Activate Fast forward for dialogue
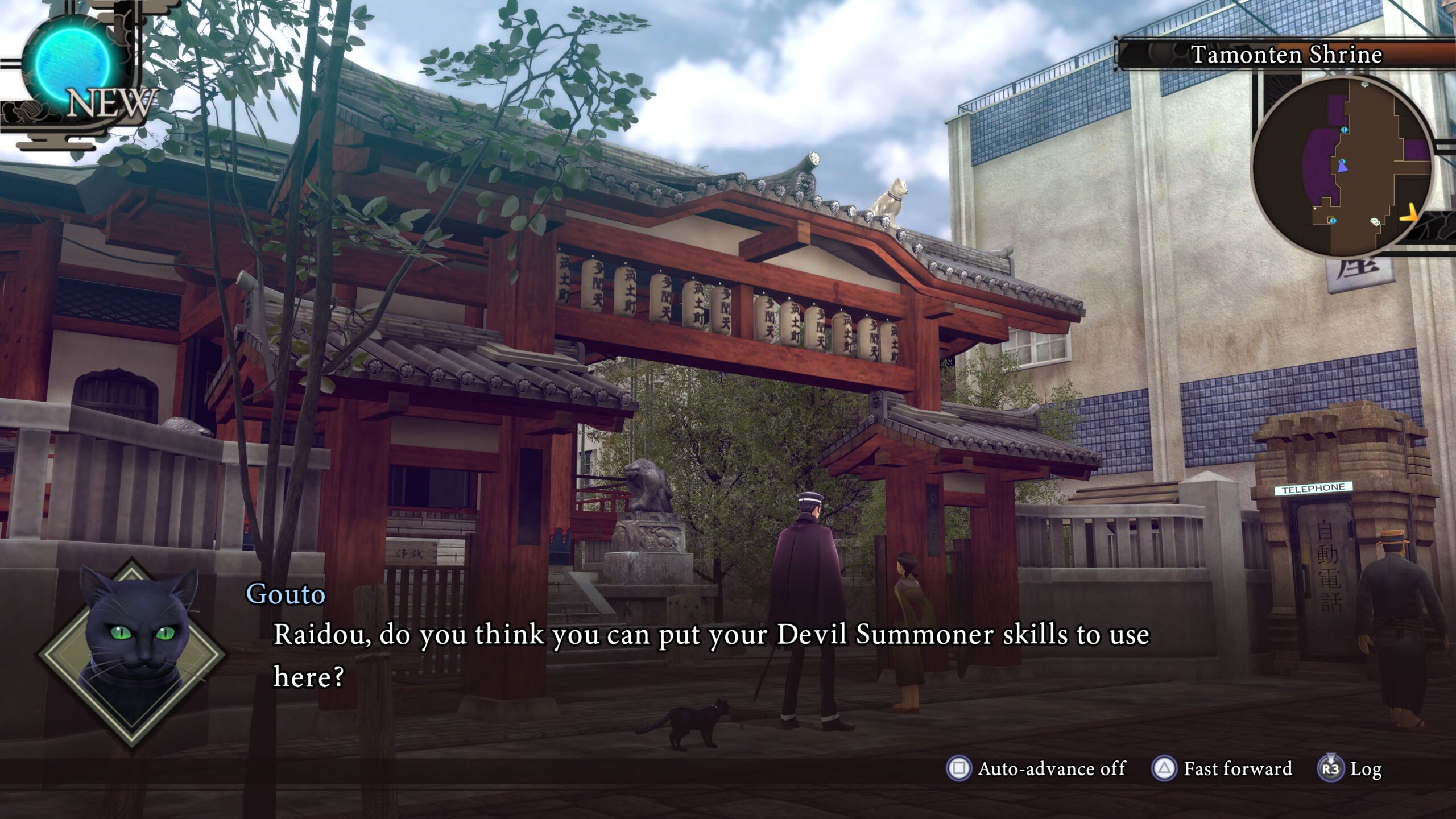Screen dimensions: 1456x819 click(1222, 768)
